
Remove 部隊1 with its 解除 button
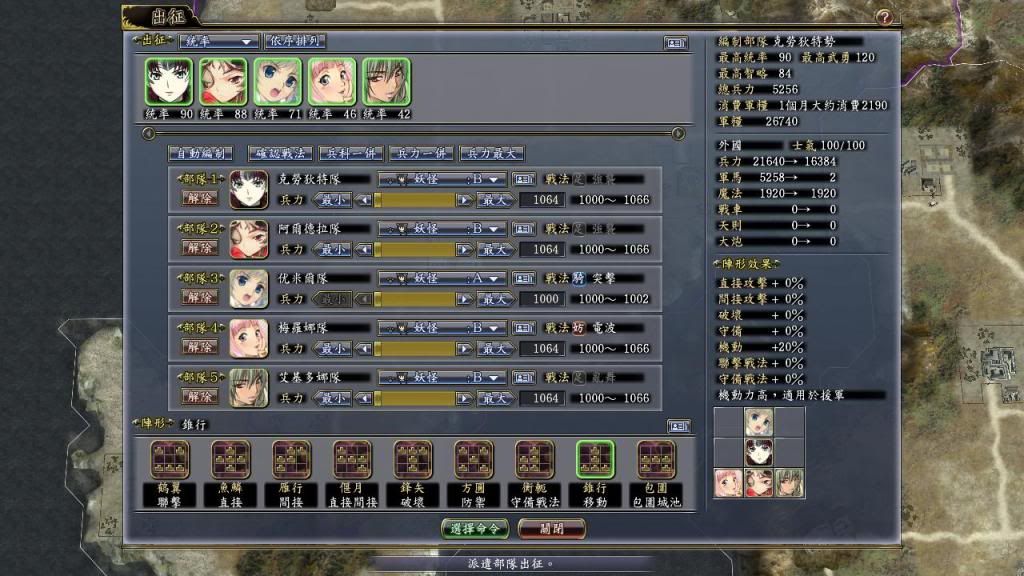point(198,198)
